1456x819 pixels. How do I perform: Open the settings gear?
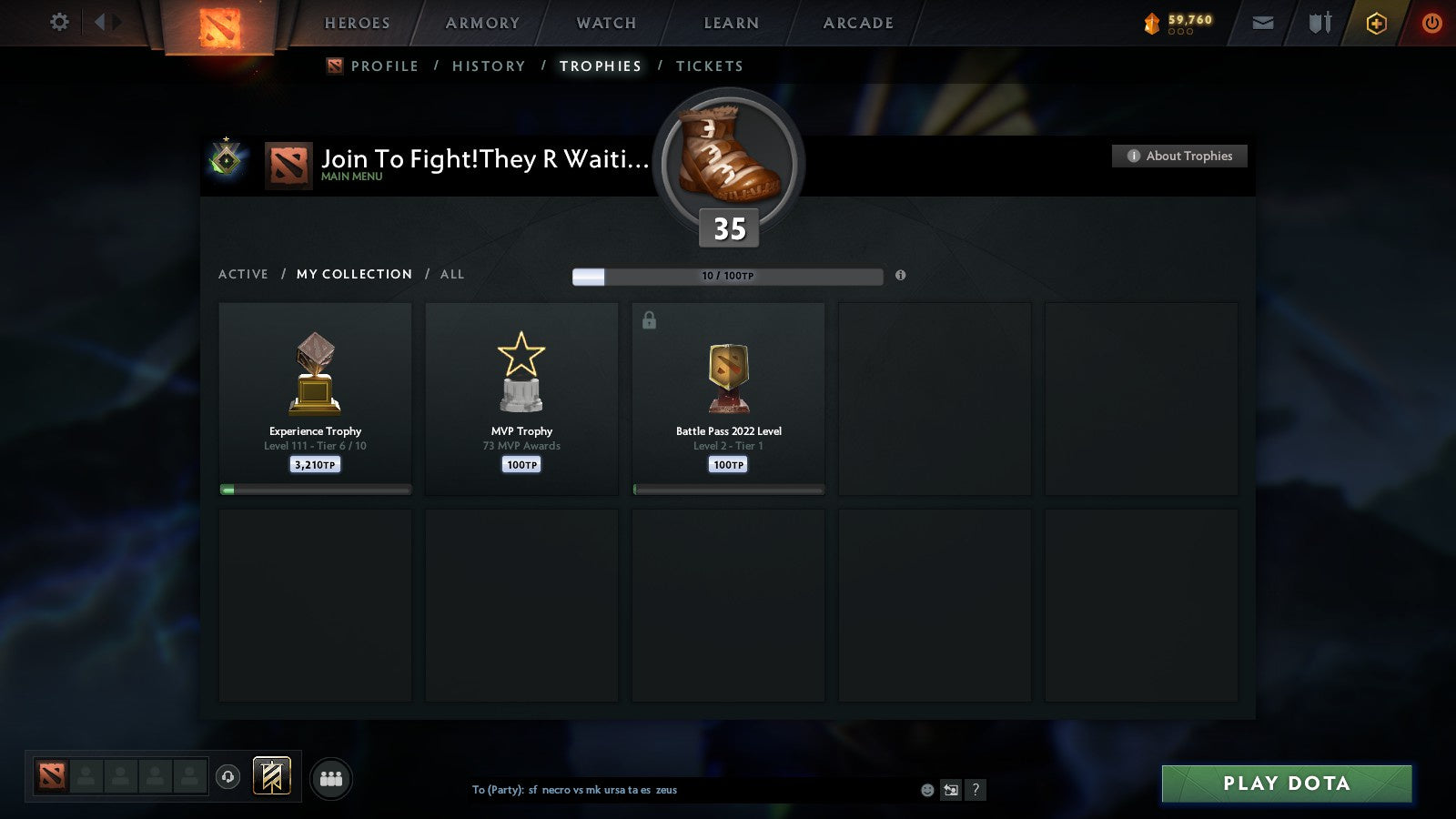(x=59, y=23)
